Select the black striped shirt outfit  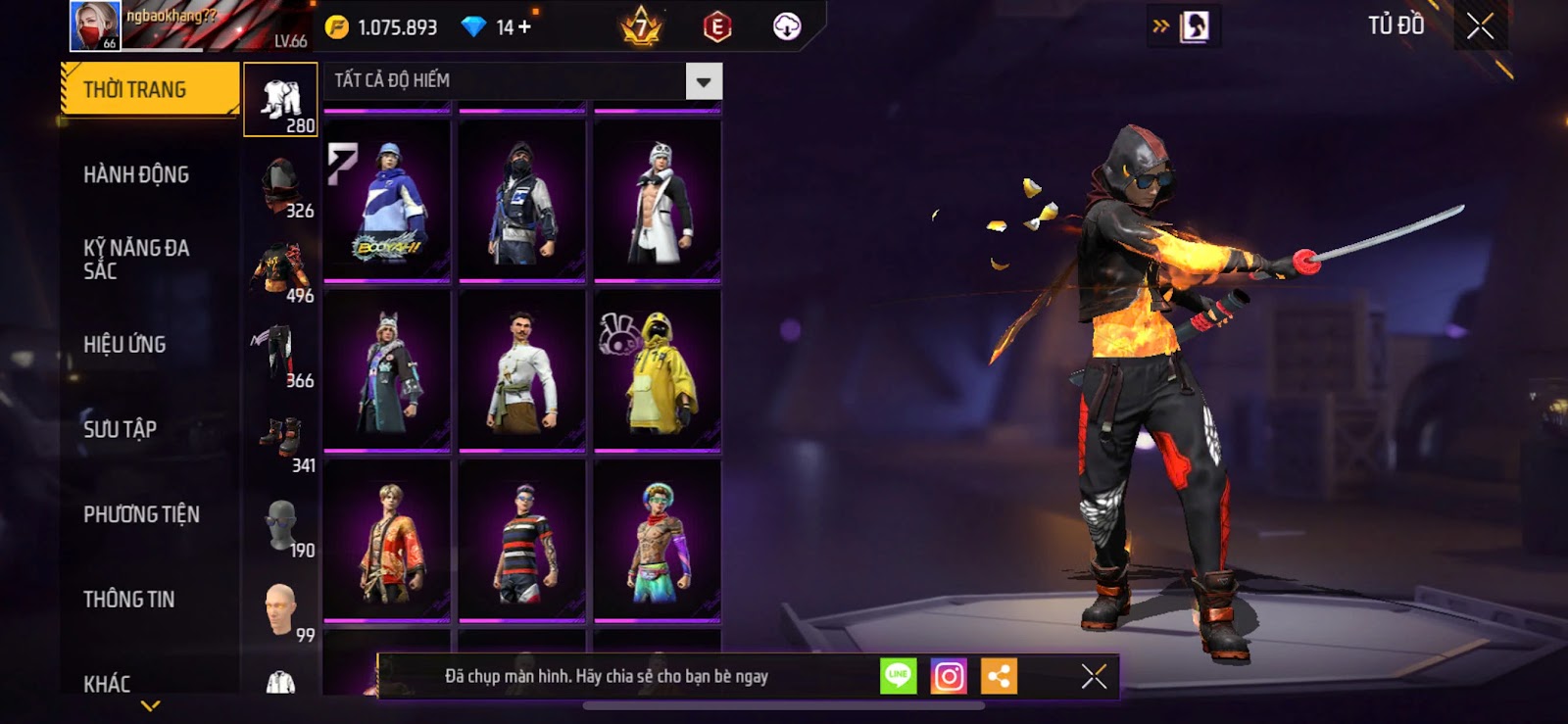tap(522, 541)
